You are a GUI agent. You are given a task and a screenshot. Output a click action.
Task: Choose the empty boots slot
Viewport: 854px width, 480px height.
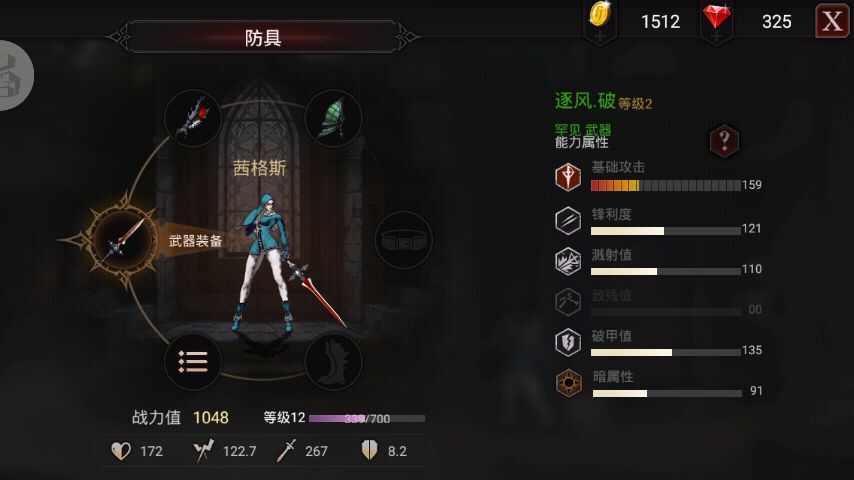pos(332,360)
